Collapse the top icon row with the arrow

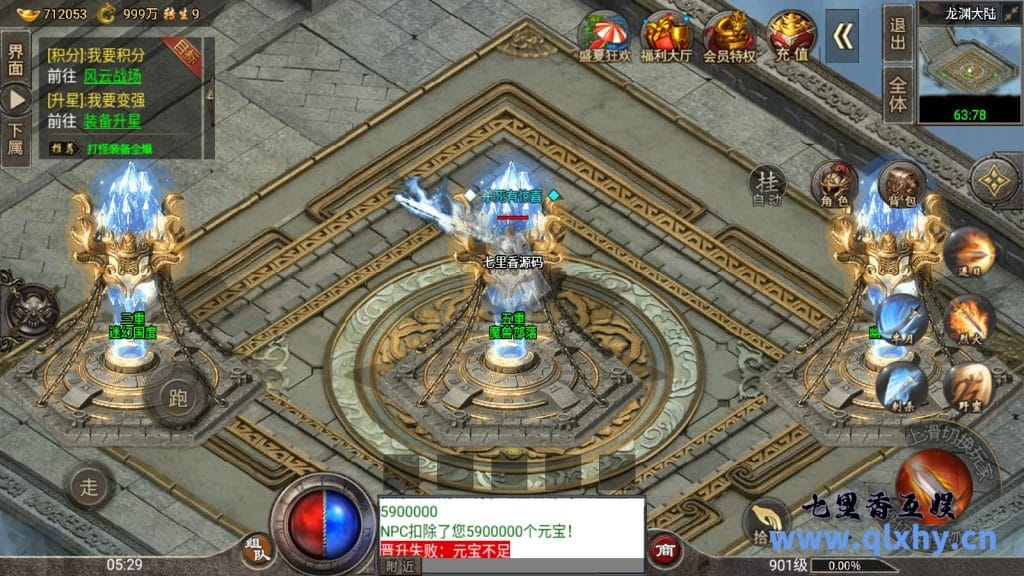pyautogui.click(x=844, y=36)
